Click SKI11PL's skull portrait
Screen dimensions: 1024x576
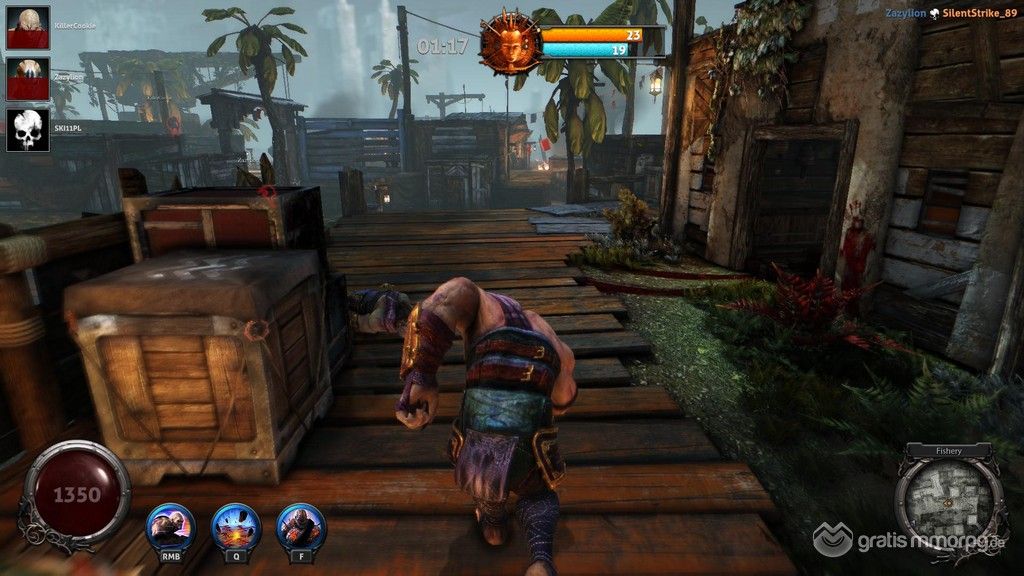pyautogui.click(x=28, y=130)
